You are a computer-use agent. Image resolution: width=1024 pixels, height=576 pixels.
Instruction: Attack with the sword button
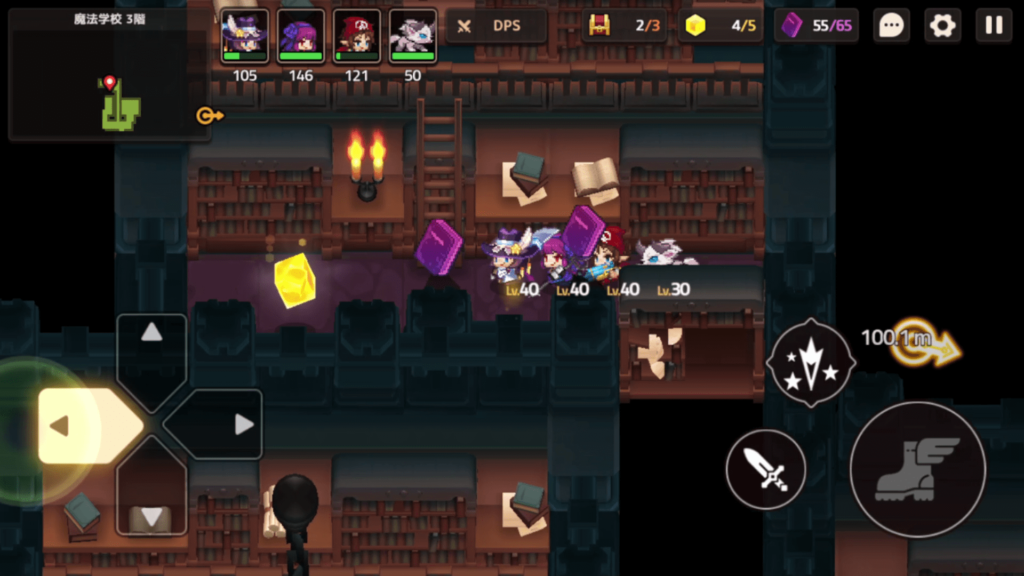point(766,469)
